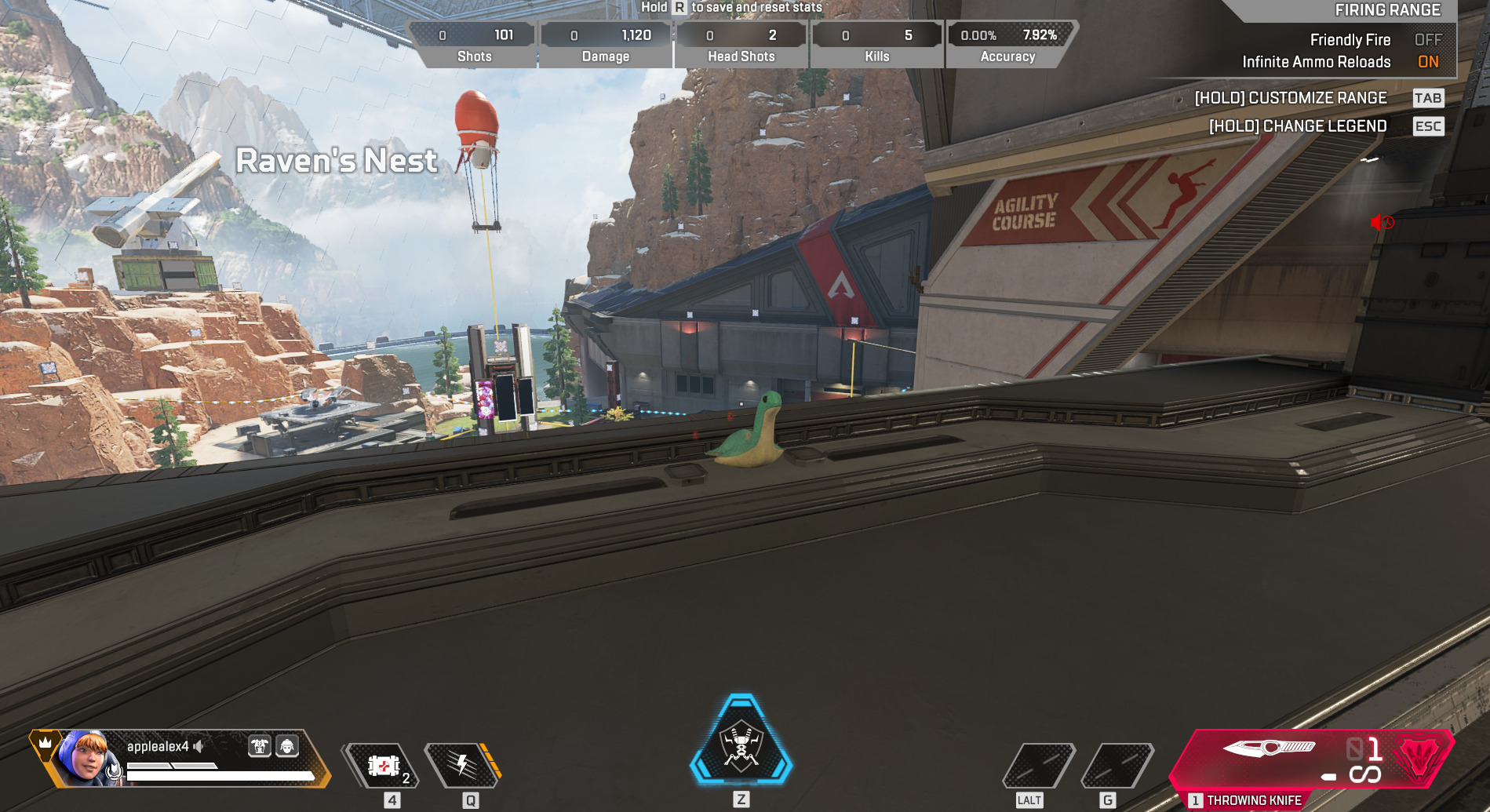Select the health kit item slot

(384, 766)
